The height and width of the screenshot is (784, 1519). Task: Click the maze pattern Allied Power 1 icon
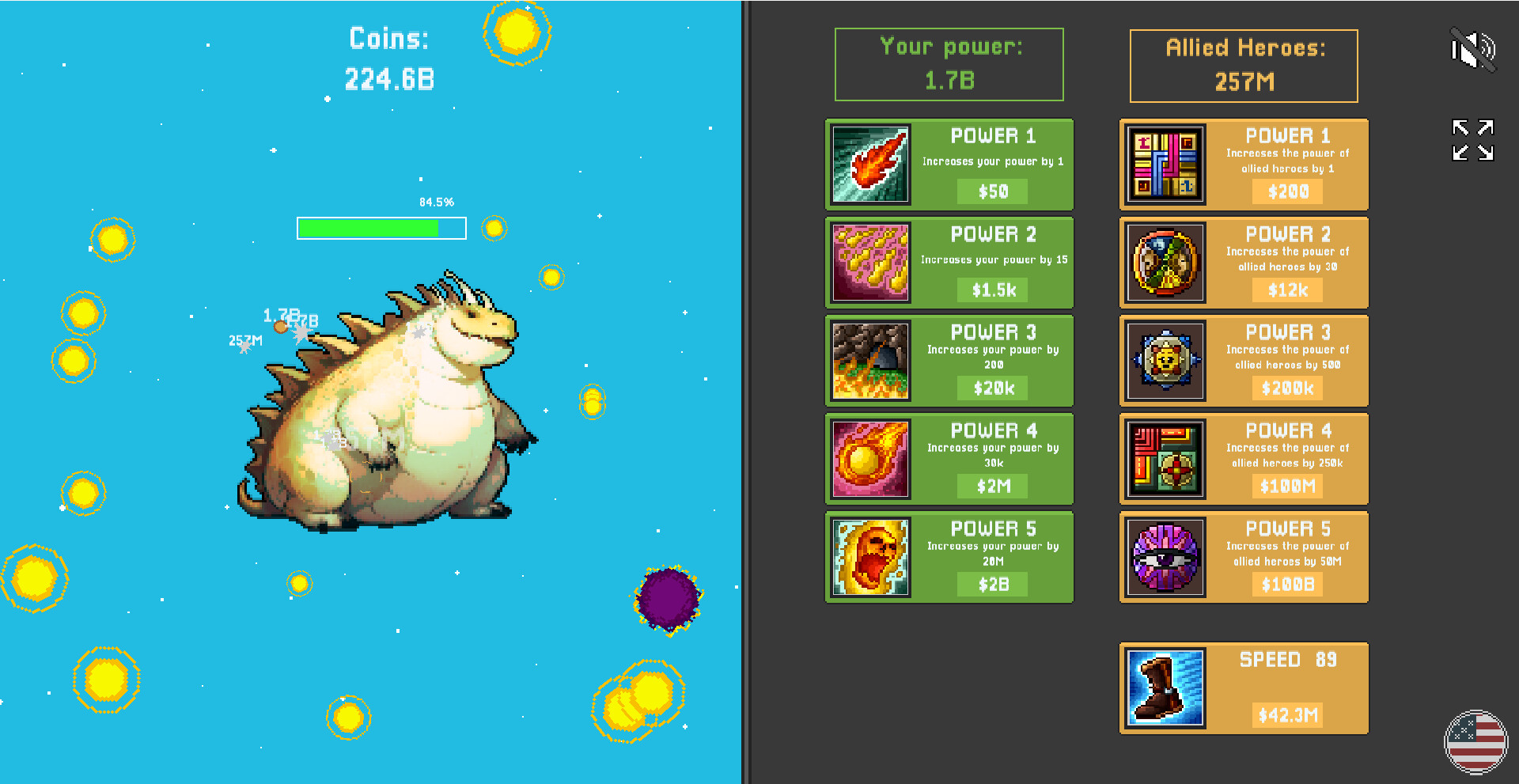coord(1165,165)
